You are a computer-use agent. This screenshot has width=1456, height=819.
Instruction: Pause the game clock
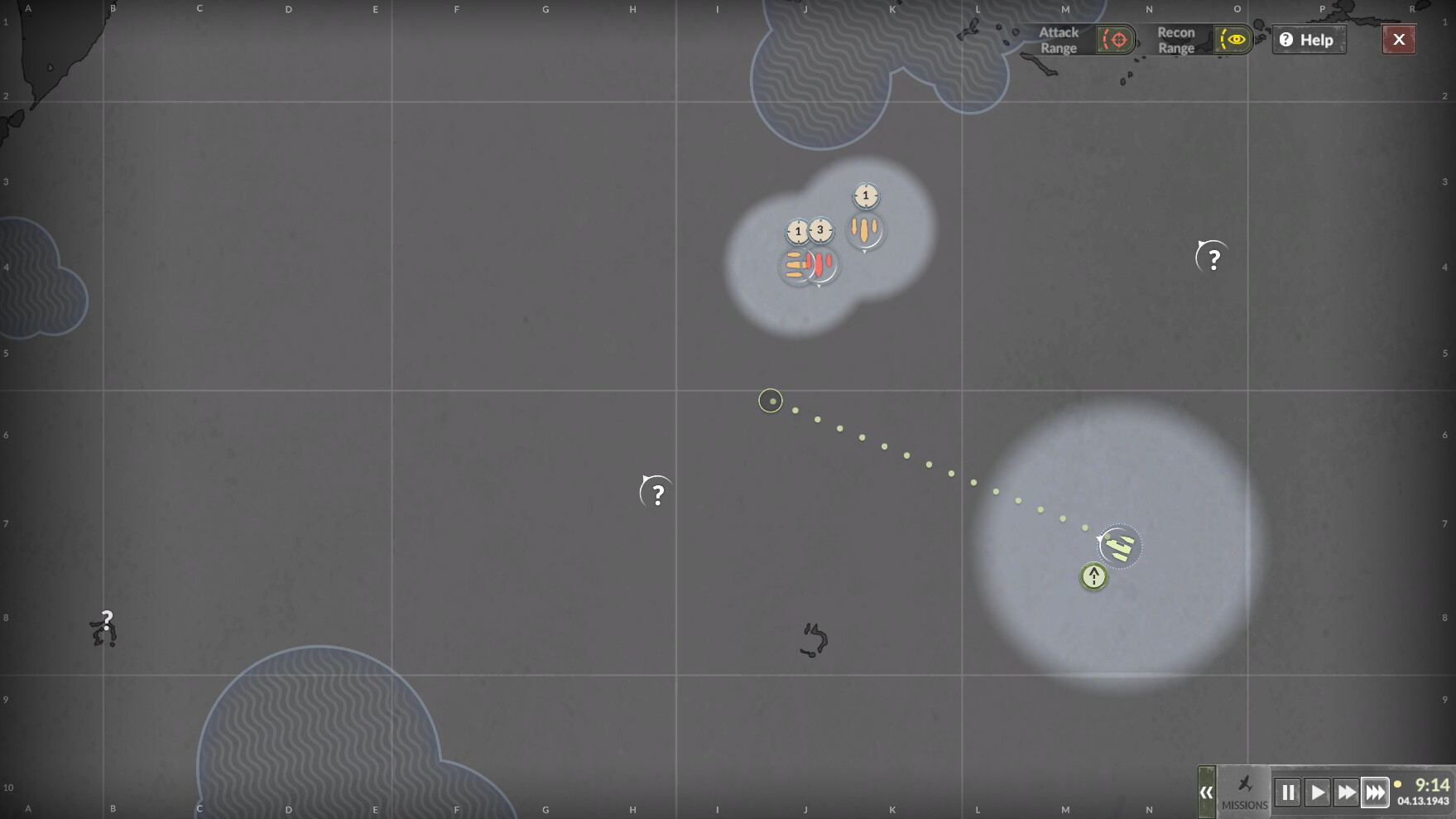(1289, 793)
